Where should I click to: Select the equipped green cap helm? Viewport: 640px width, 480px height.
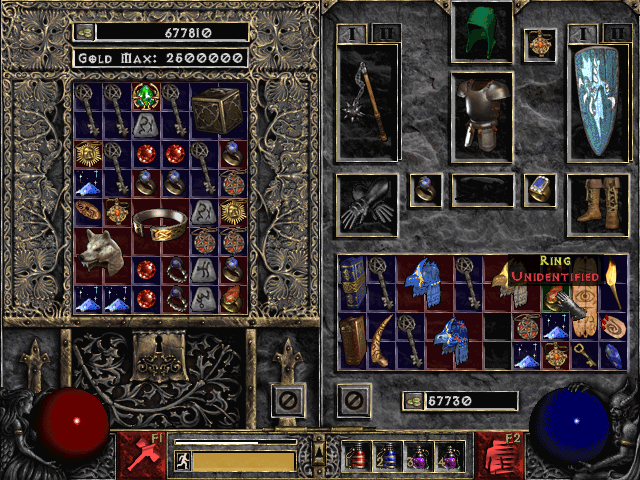(x=482, y=34)
